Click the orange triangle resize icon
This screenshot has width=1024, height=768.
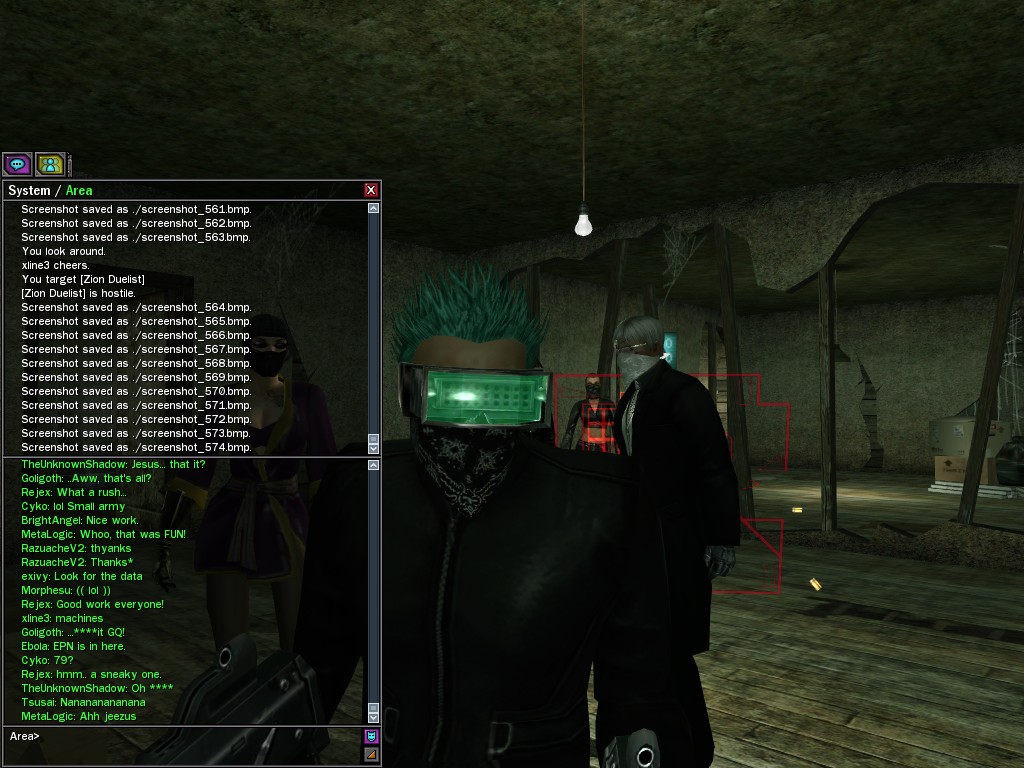click(x=371, y=754)
